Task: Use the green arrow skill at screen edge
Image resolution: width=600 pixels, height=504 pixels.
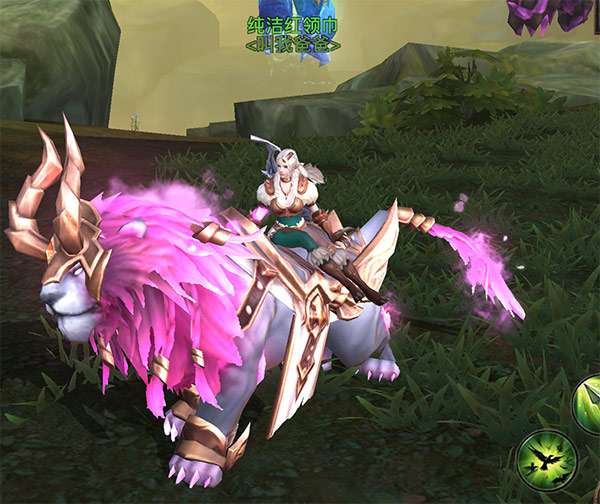Action: point(589,402)
